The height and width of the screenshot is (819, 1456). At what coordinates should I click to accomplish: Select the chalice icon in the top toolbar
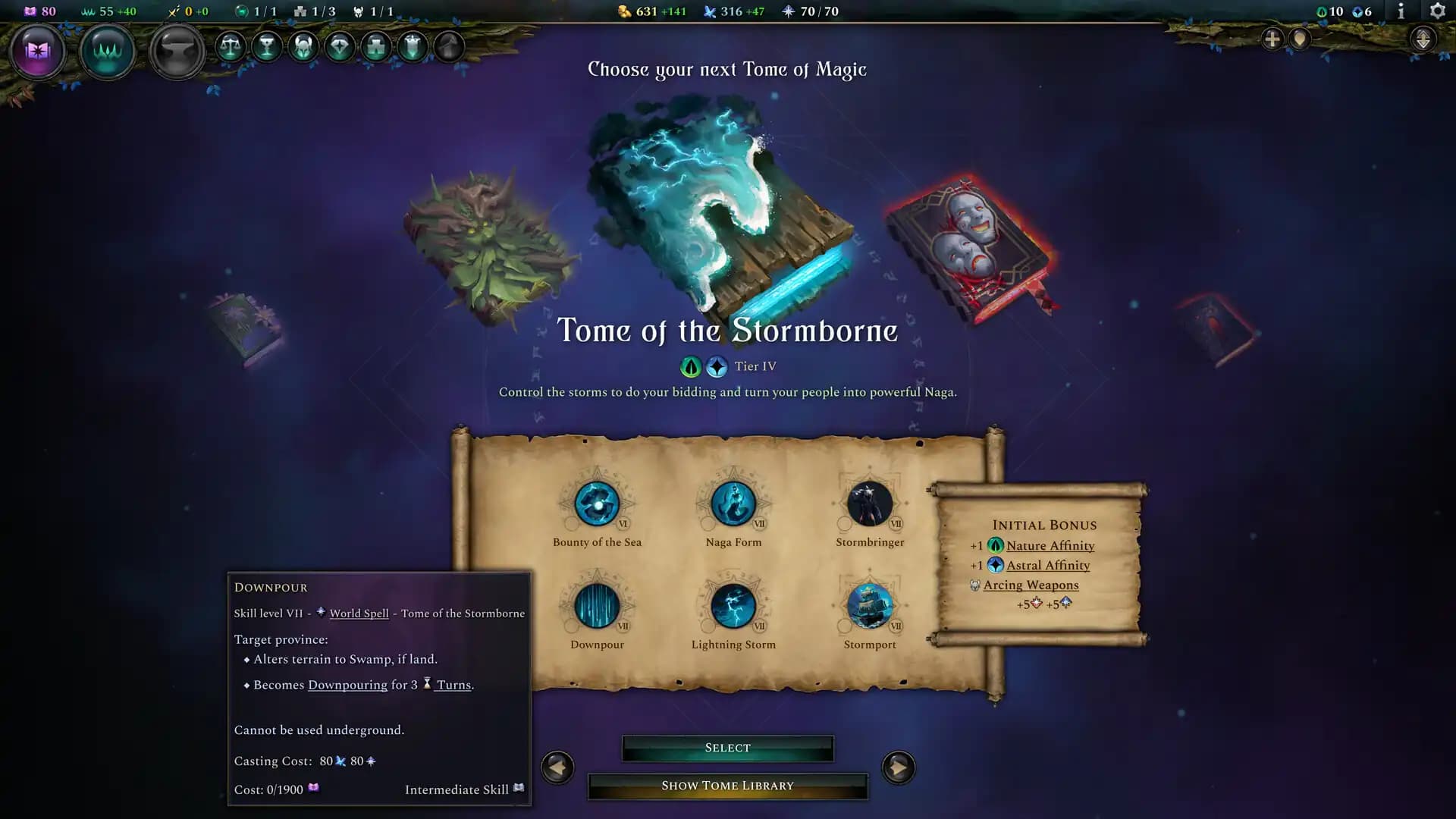point(267,46)
